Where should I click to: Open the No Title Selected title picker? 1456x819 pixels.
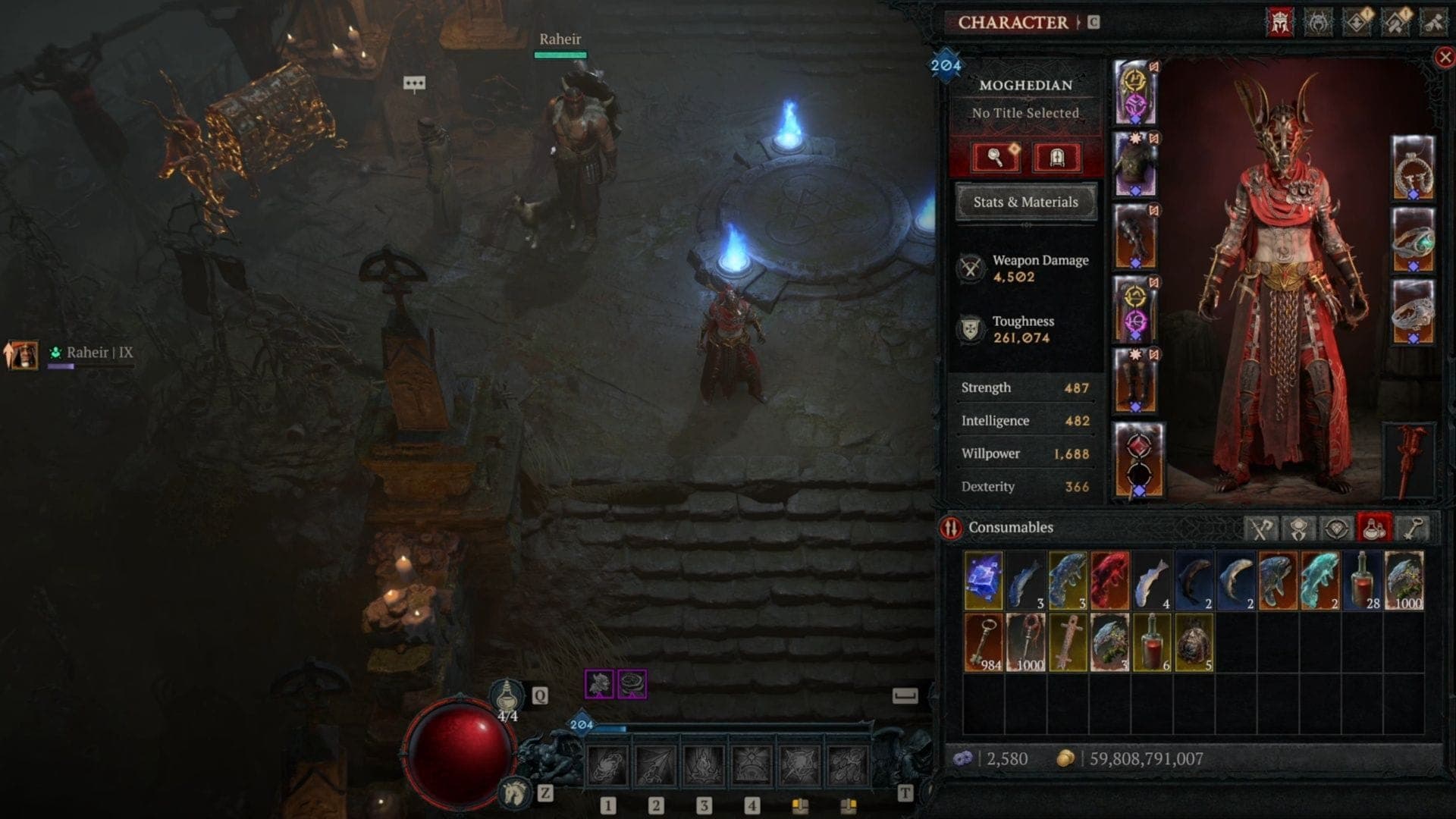(1025, 112)
